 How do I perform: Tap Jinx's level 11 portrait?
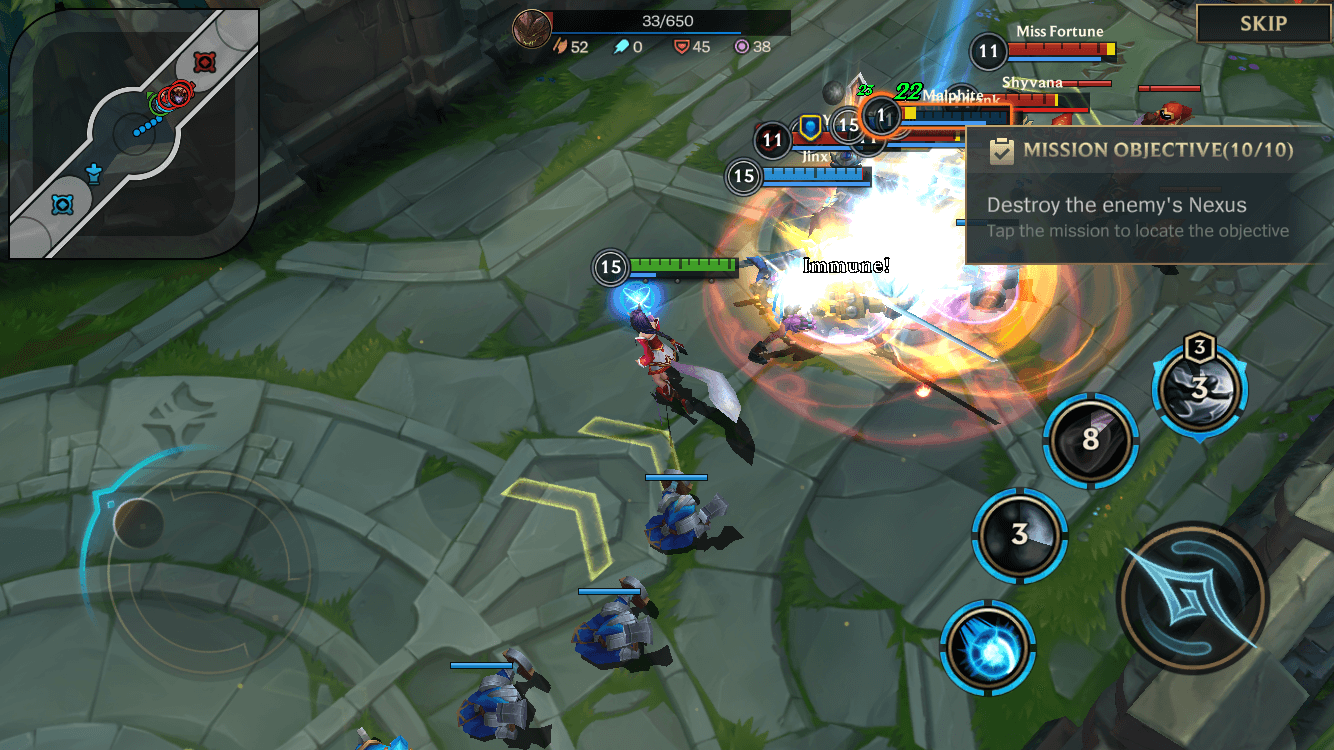[772, 141]
